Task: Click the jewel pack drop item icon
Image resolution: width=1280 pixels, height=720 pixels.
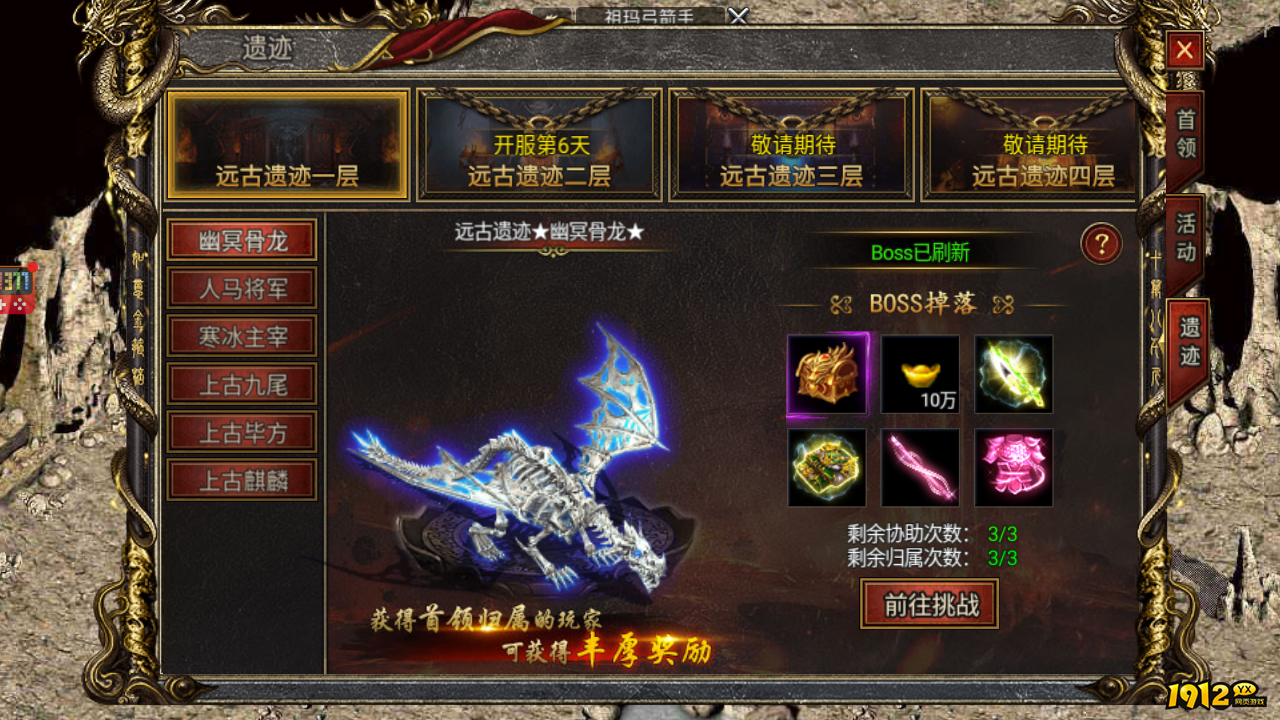Action: [829, 467]
